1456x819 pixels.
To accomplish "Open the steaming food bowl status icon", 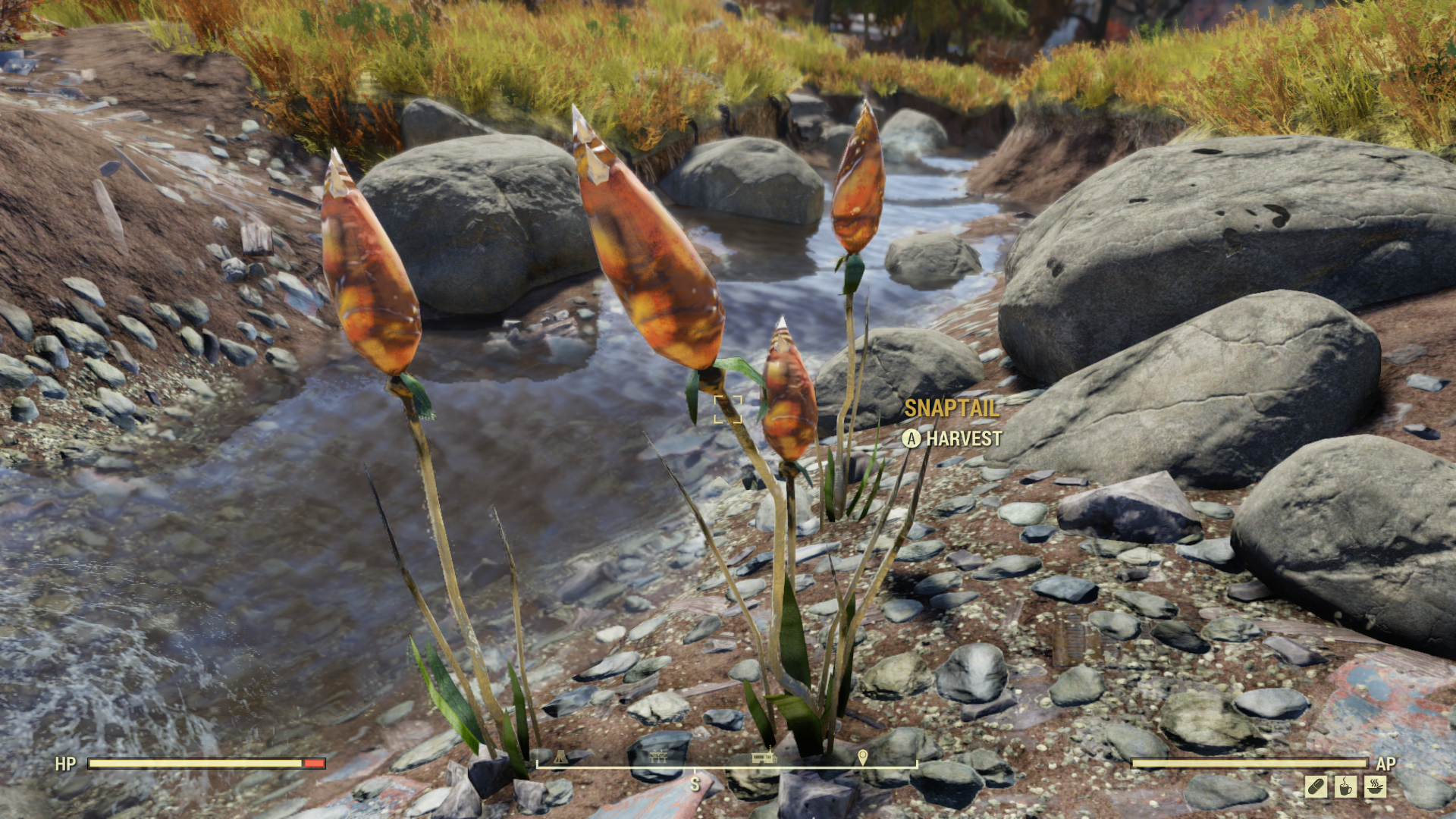I will pyautogui.click(x=1376, y=786).
